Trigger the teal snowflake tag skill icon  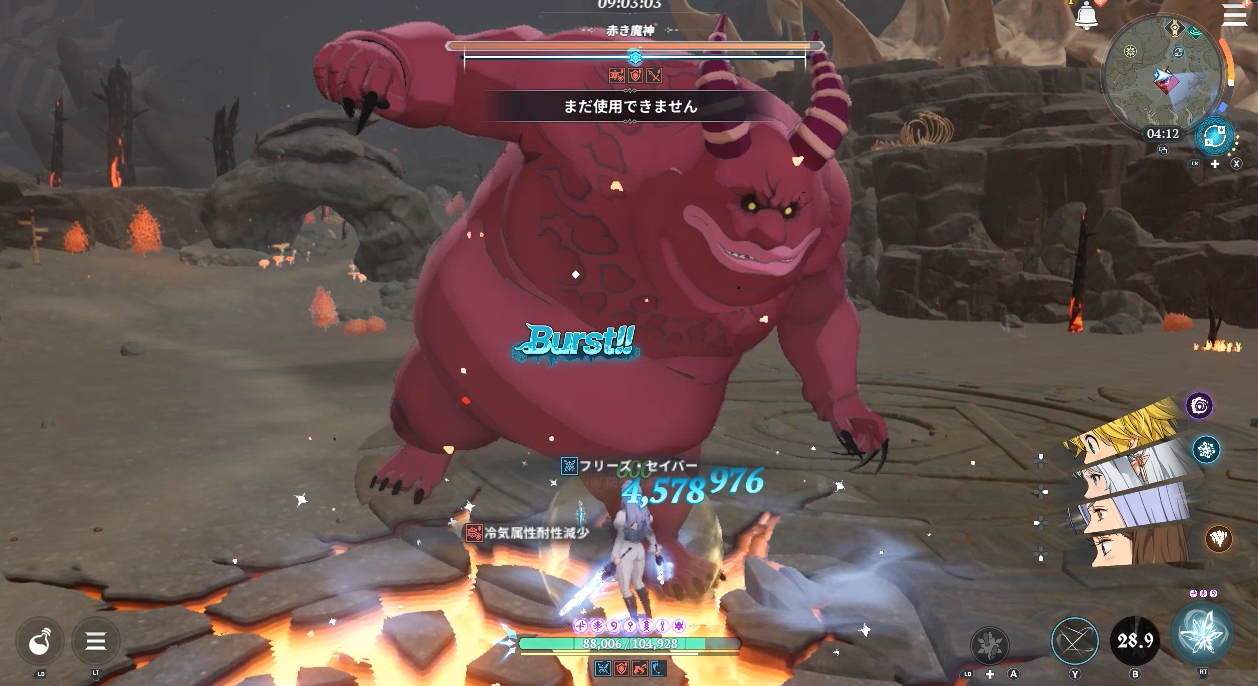click(1206, 449)
